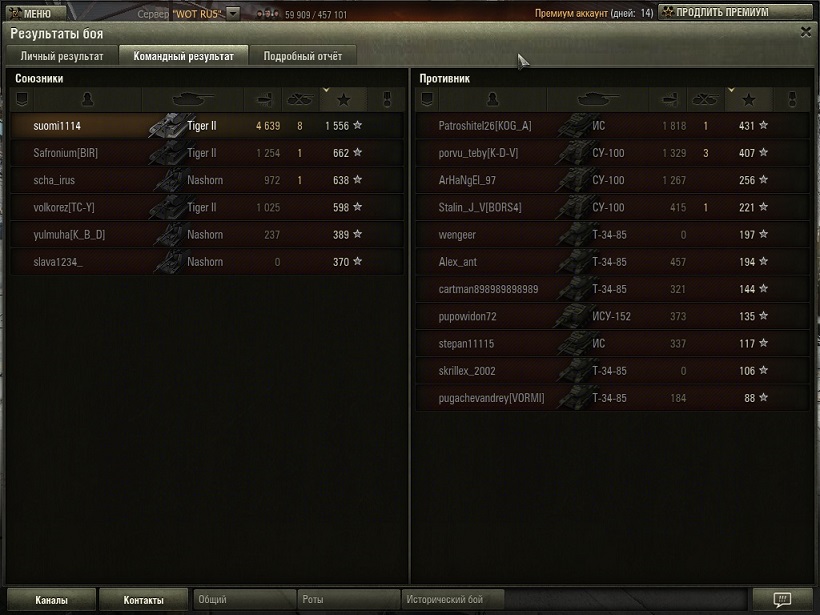This screenshot has width=820, height=615.
Task: Show the Подробный отчёт tab
Action: click(x=302, y=56)
